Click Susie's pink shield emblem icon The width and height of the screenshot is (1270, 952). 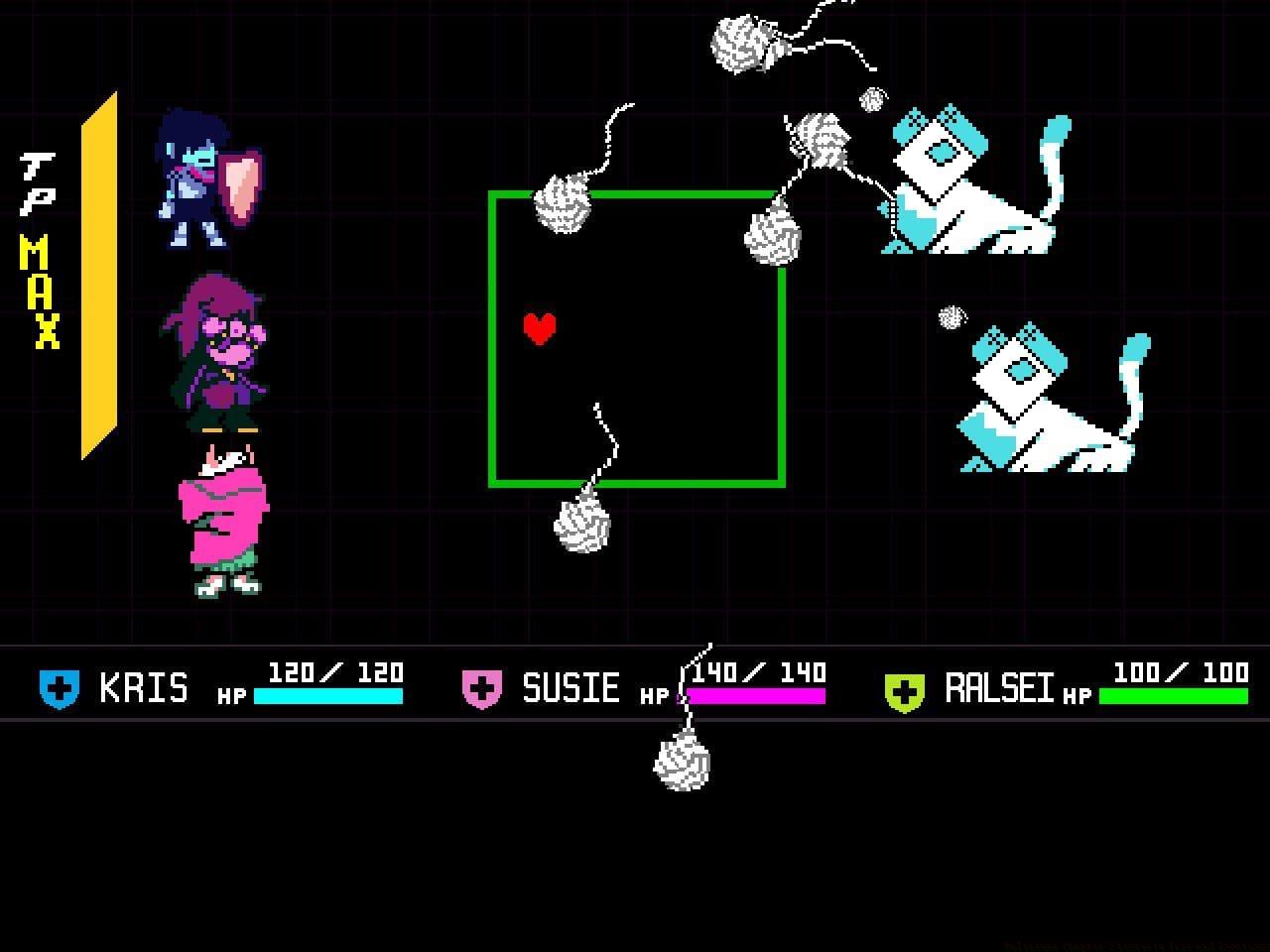481,686
